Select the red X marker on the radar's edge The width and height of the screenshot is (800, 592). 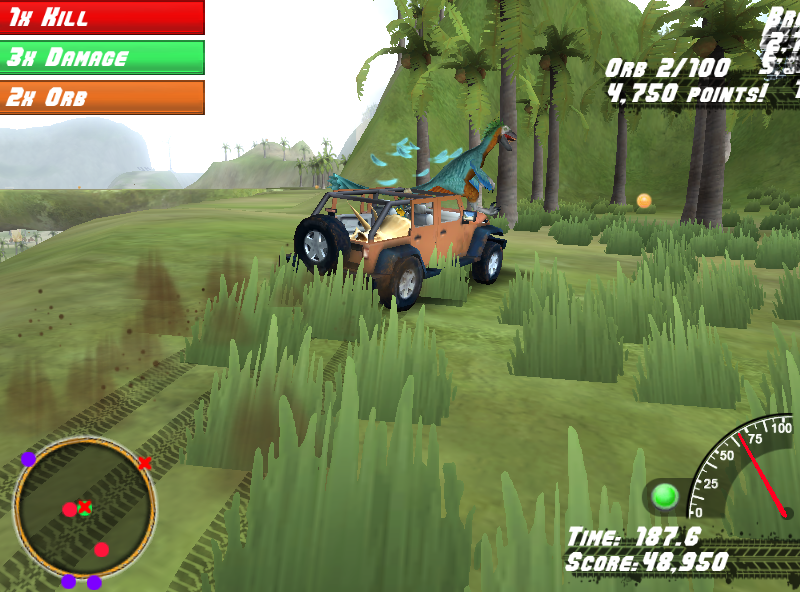point(145,463)
